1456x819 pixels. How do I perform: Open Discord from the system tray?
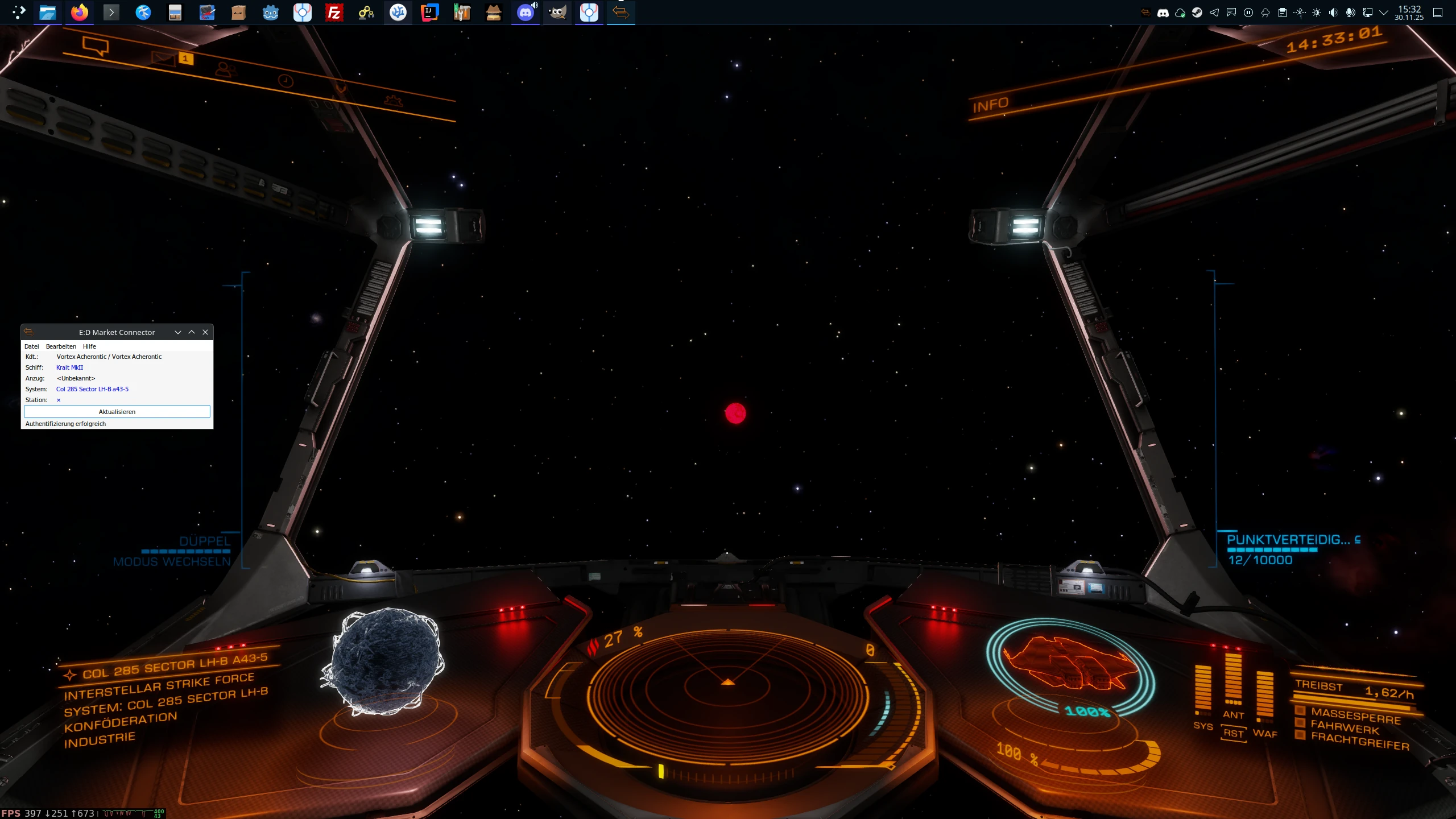pyautogui.click(x=1164, y=13)
